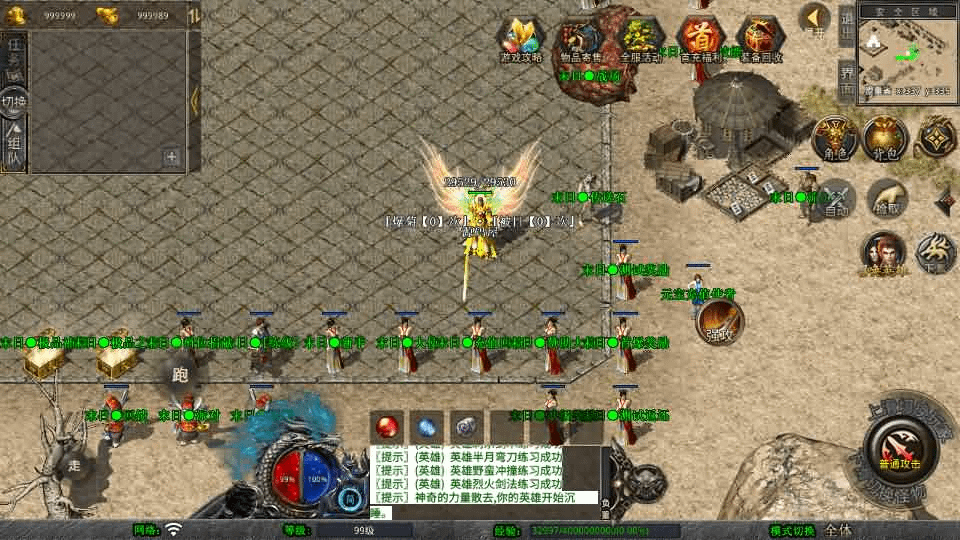Open the 游戏攻略 game guide icon
960x540 pixels.
pyautogui.click(x=521, y=40)
